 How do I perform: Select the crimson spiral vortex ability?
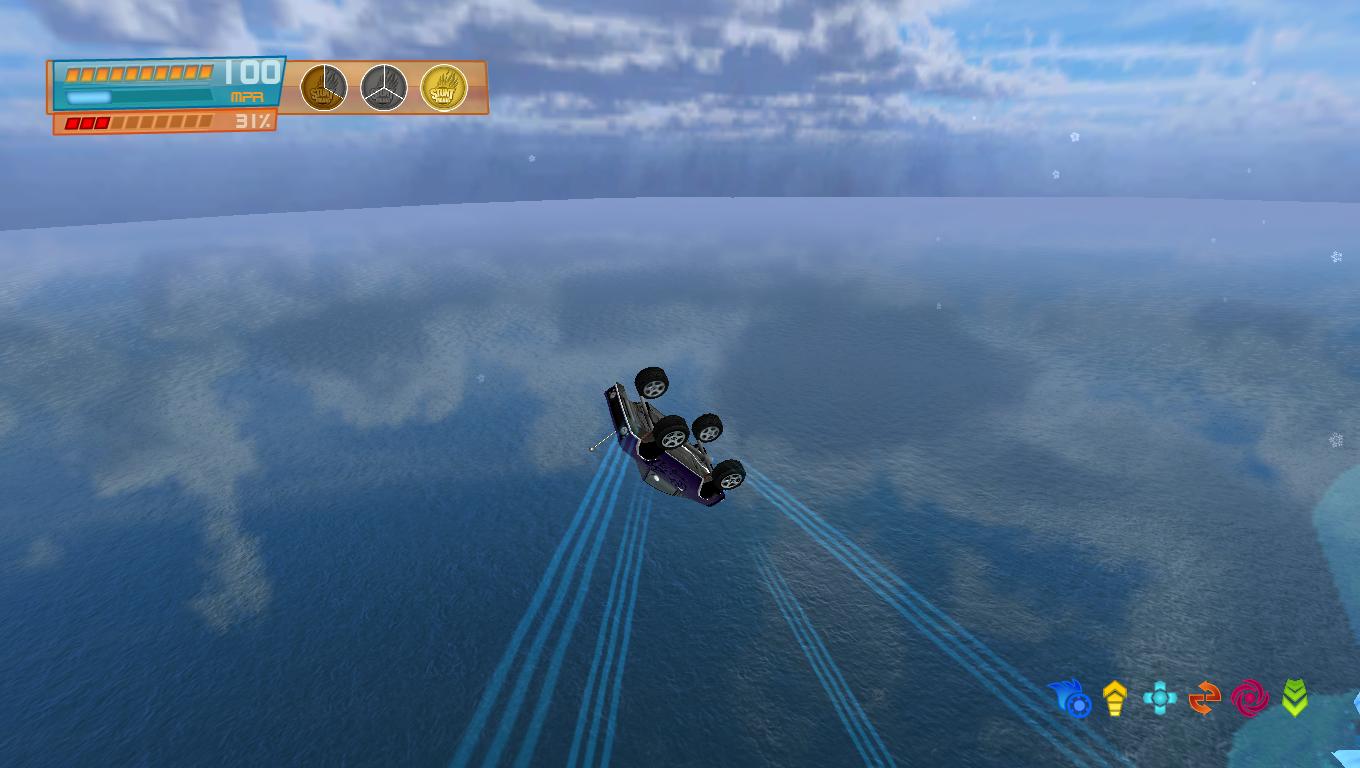point(1249,698)
